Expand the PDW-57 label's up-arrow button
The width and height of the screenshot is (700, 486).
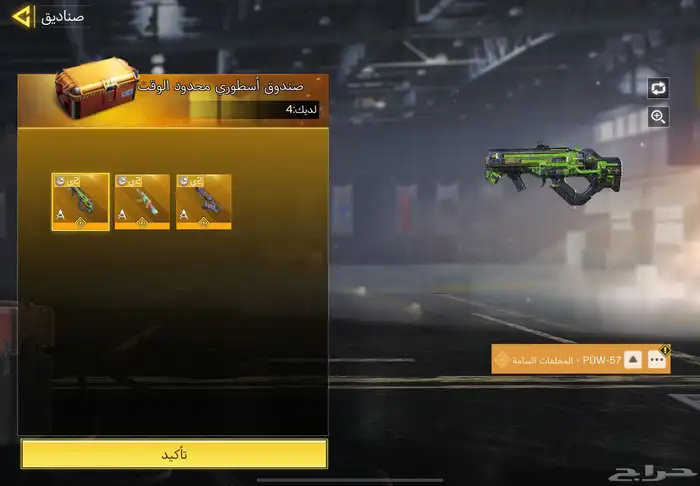[633, 360]
